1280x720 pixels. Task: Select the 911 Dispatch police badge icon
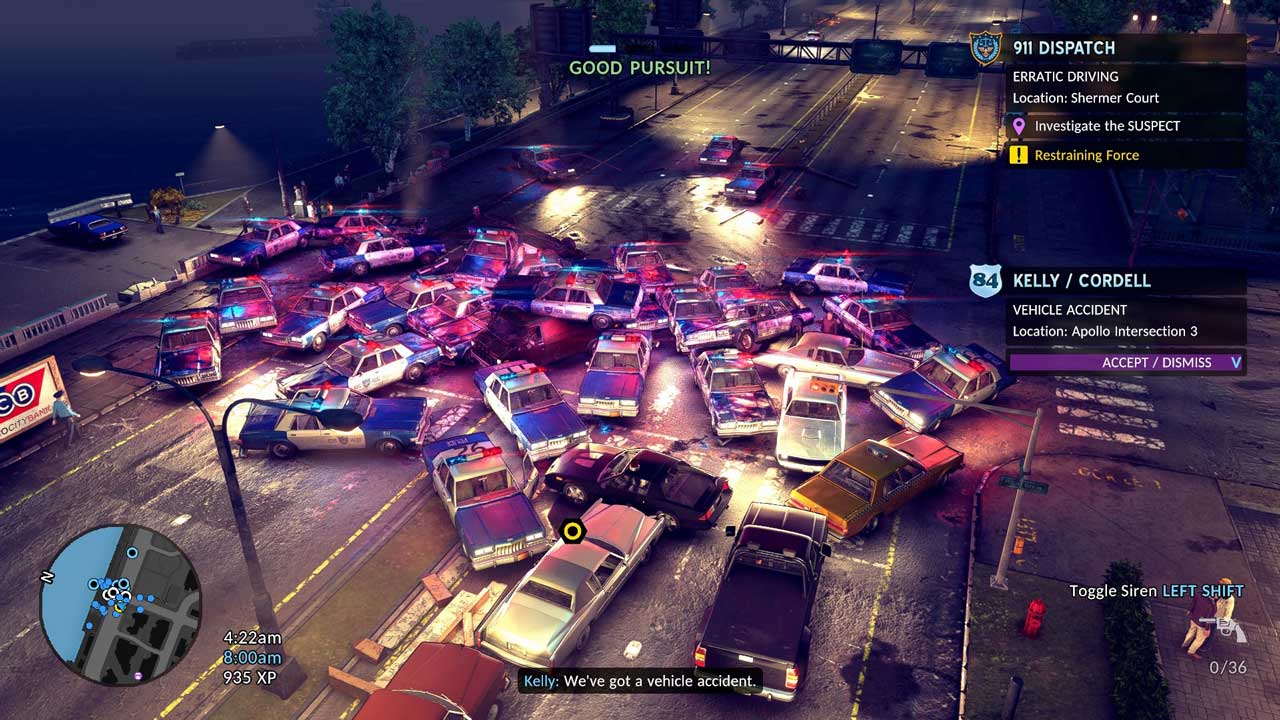point(985,48)
